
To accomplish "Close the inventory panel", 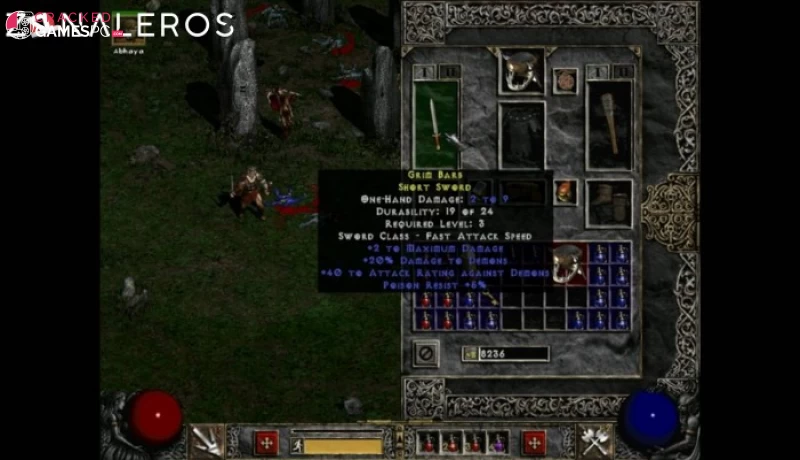I will (426, 353).
